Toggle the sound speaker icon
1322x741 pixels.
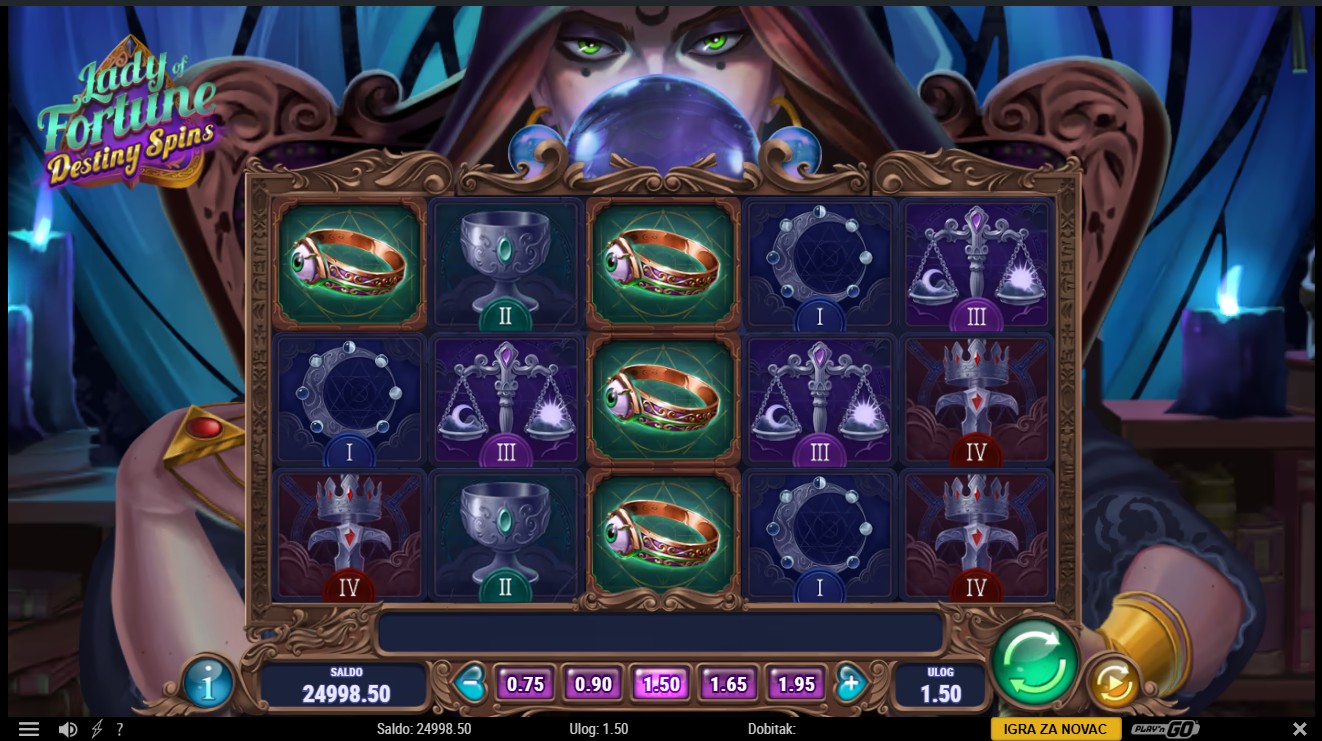point(68,729)
